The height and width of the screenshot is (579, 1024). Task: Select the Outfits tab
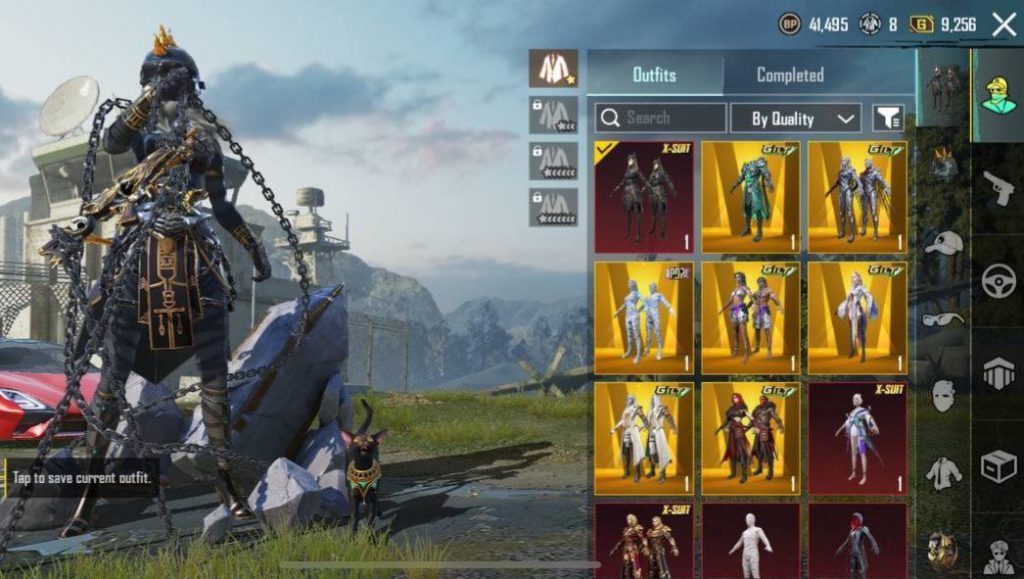pos(654,75)
